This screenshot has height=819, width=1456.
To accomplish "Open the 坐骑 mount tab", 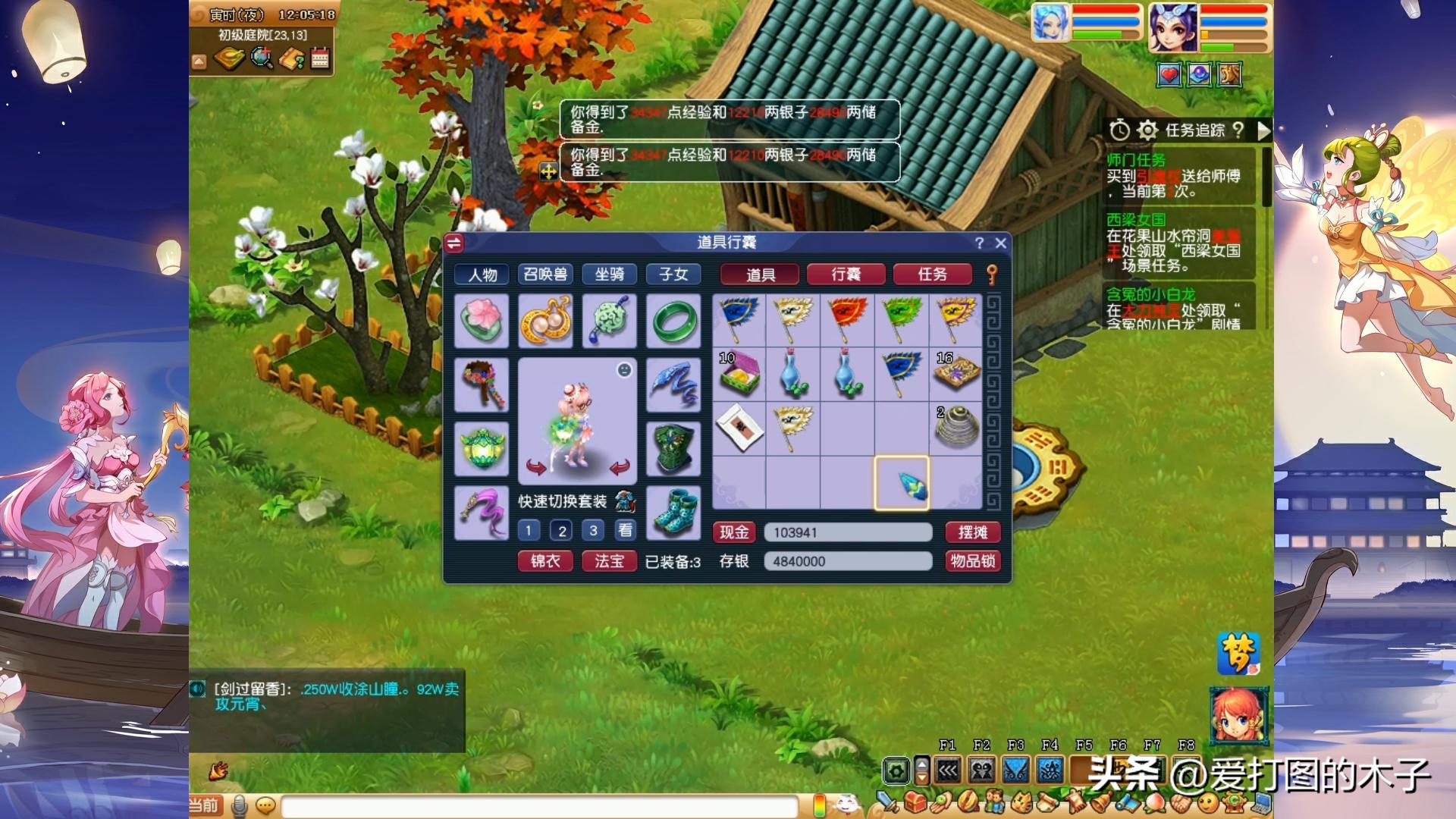I will (609, 275).
